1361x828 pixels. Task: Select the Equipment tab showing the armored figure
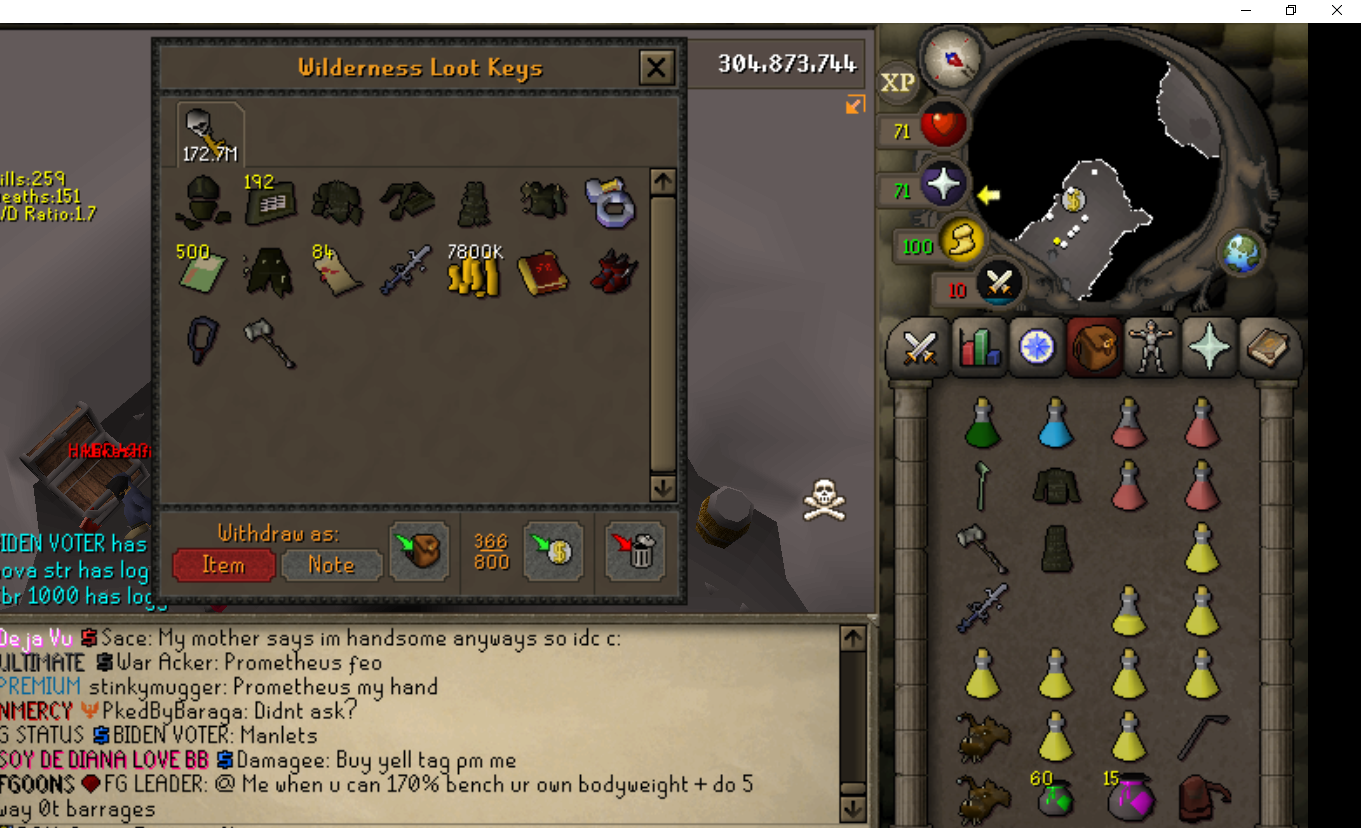click(x=1150, y=347)
